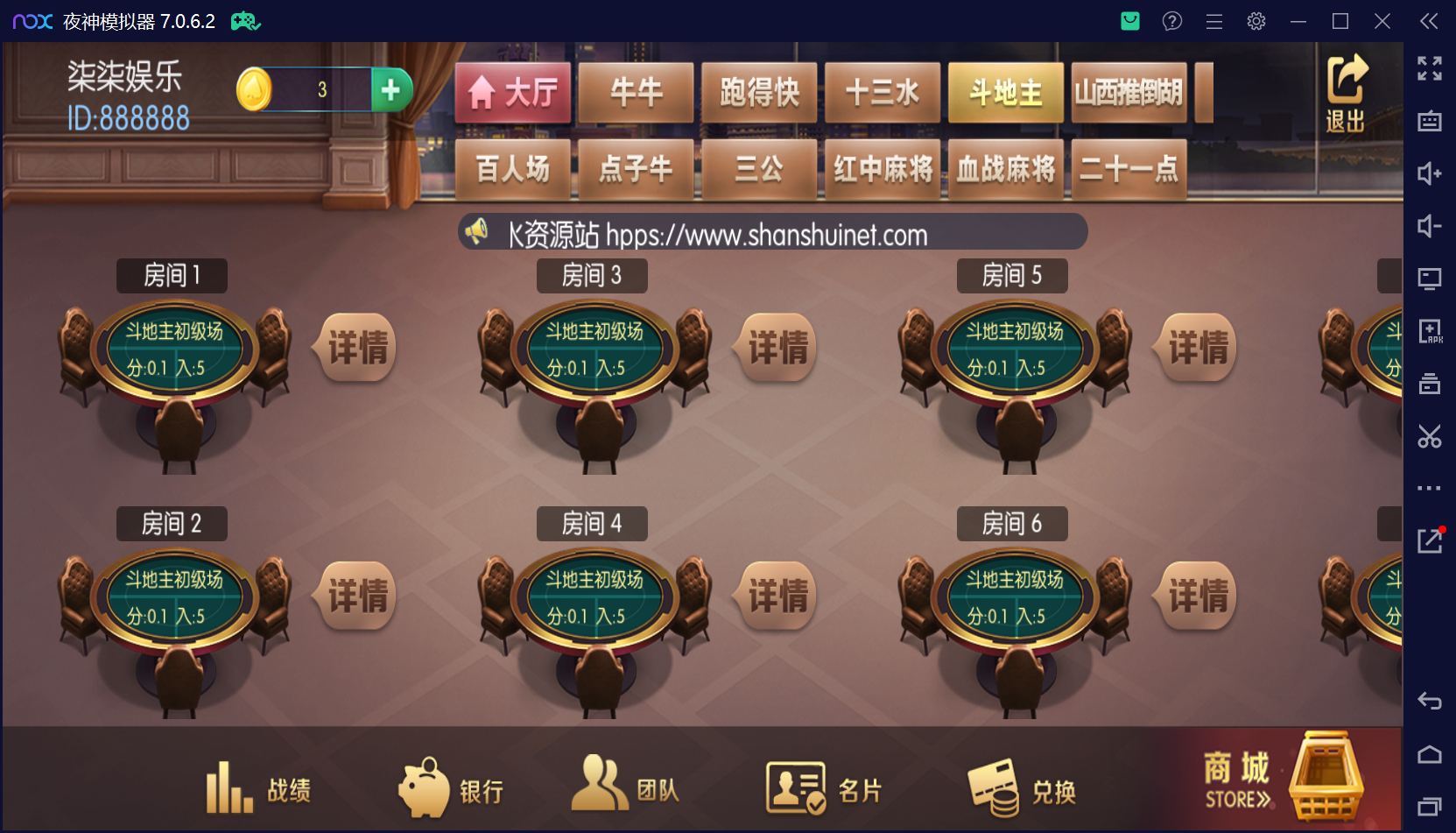Switch to the 斗地主 game tab
This screenshot has width=1456, height=833.
[x=1005, y=91]
